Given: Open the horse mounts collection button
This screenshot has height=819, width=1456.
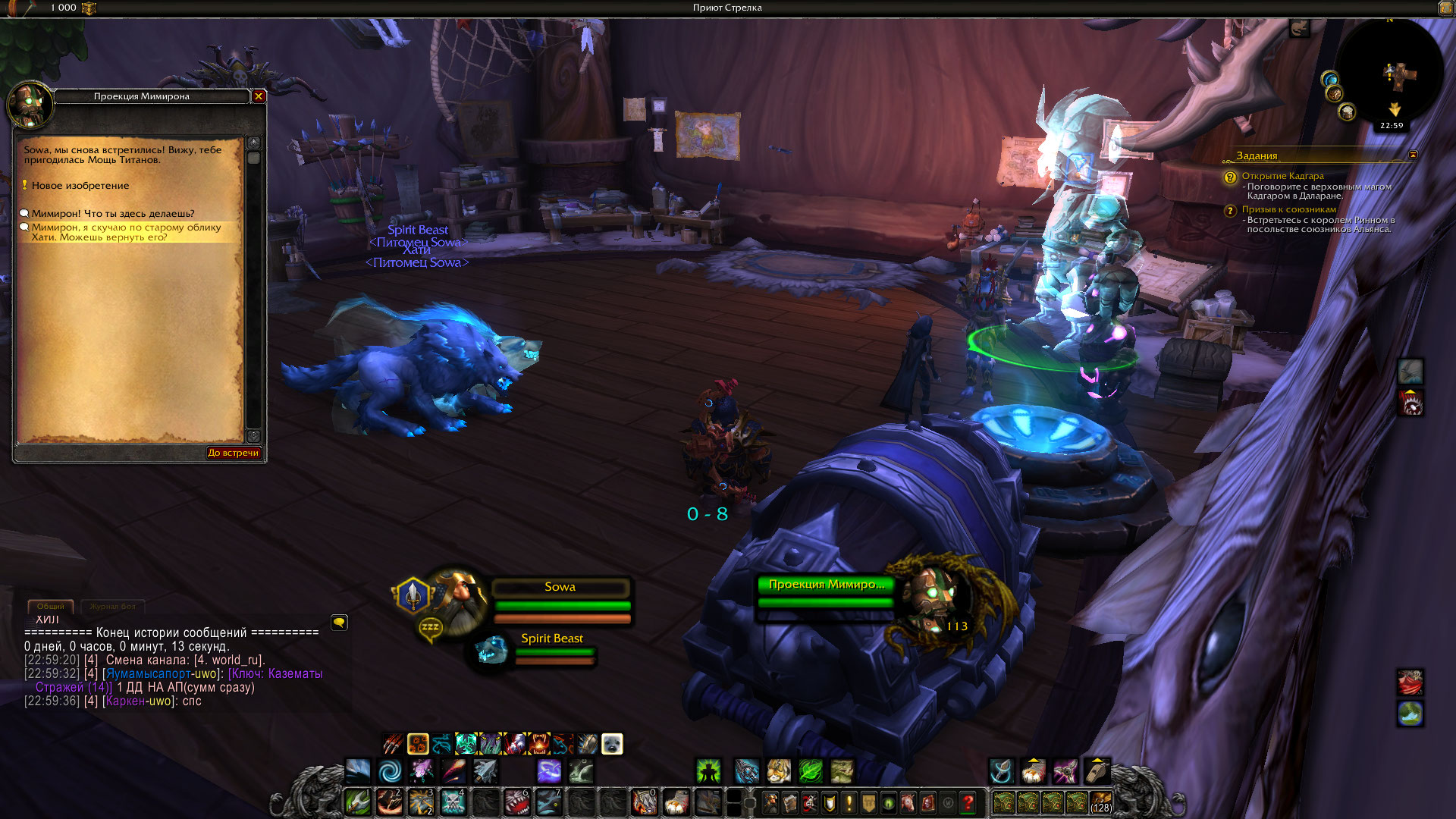Looking at the screenshot, I should 908,802.
